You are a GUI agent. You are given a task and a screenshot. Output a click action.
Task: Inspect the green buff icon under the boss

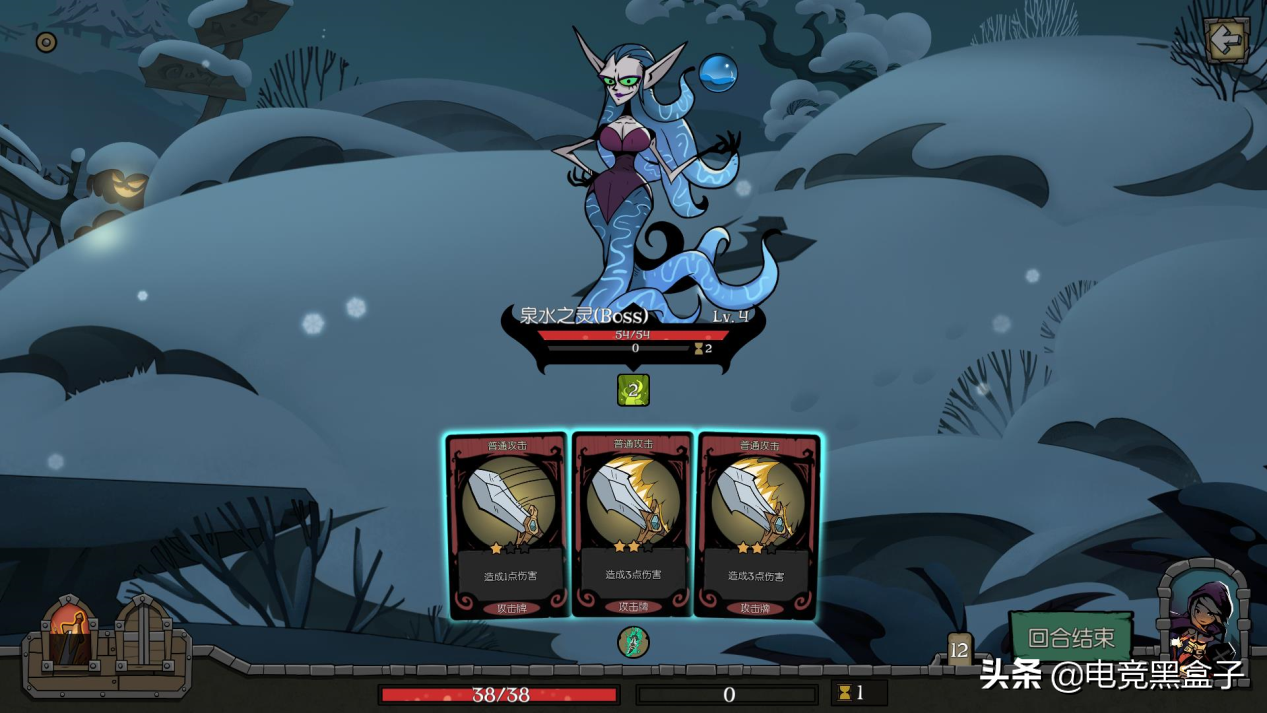point(633,390)
